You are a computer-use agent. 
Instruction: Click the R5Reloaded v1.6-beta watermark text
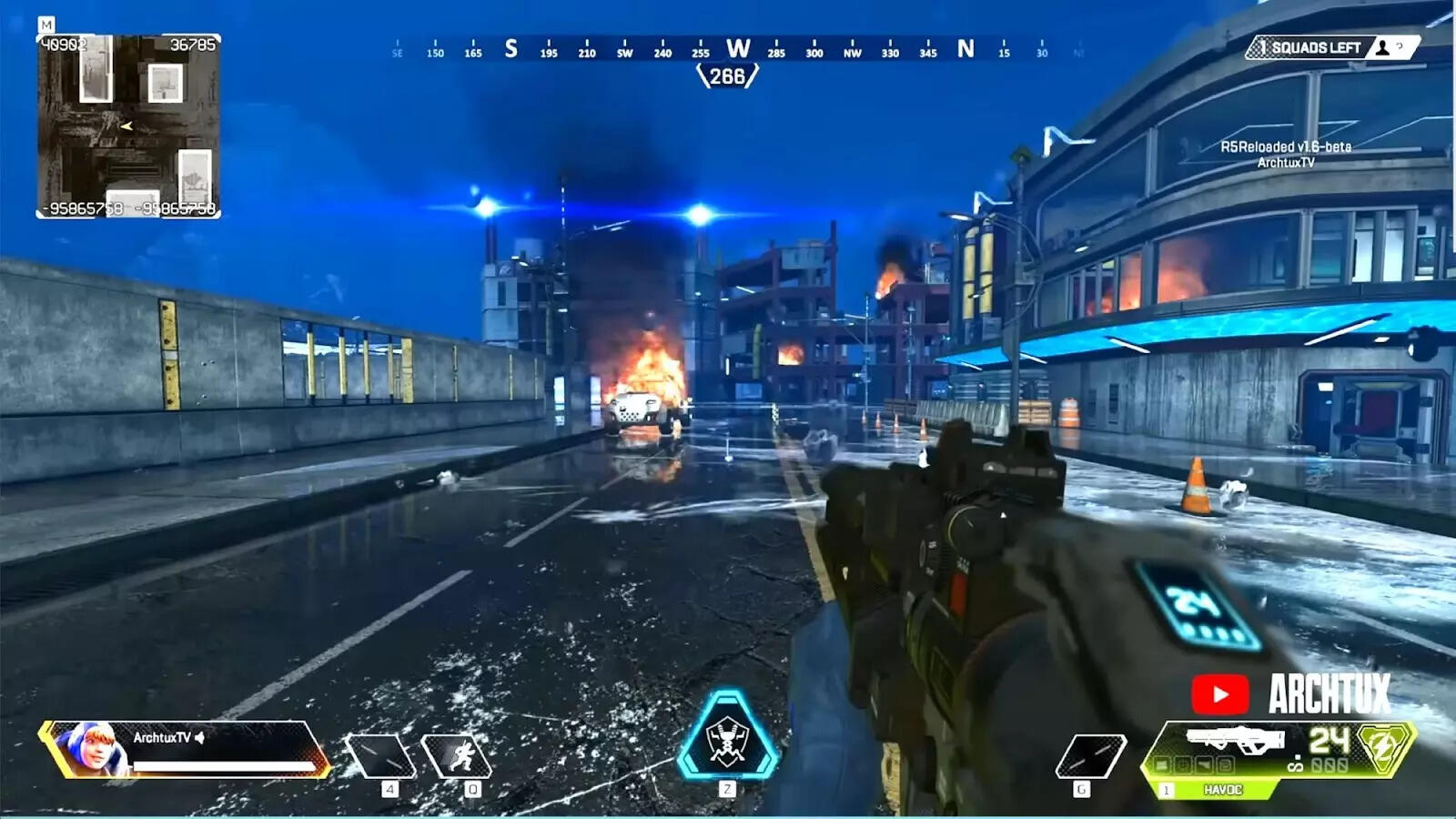[x=1287, y=144]
